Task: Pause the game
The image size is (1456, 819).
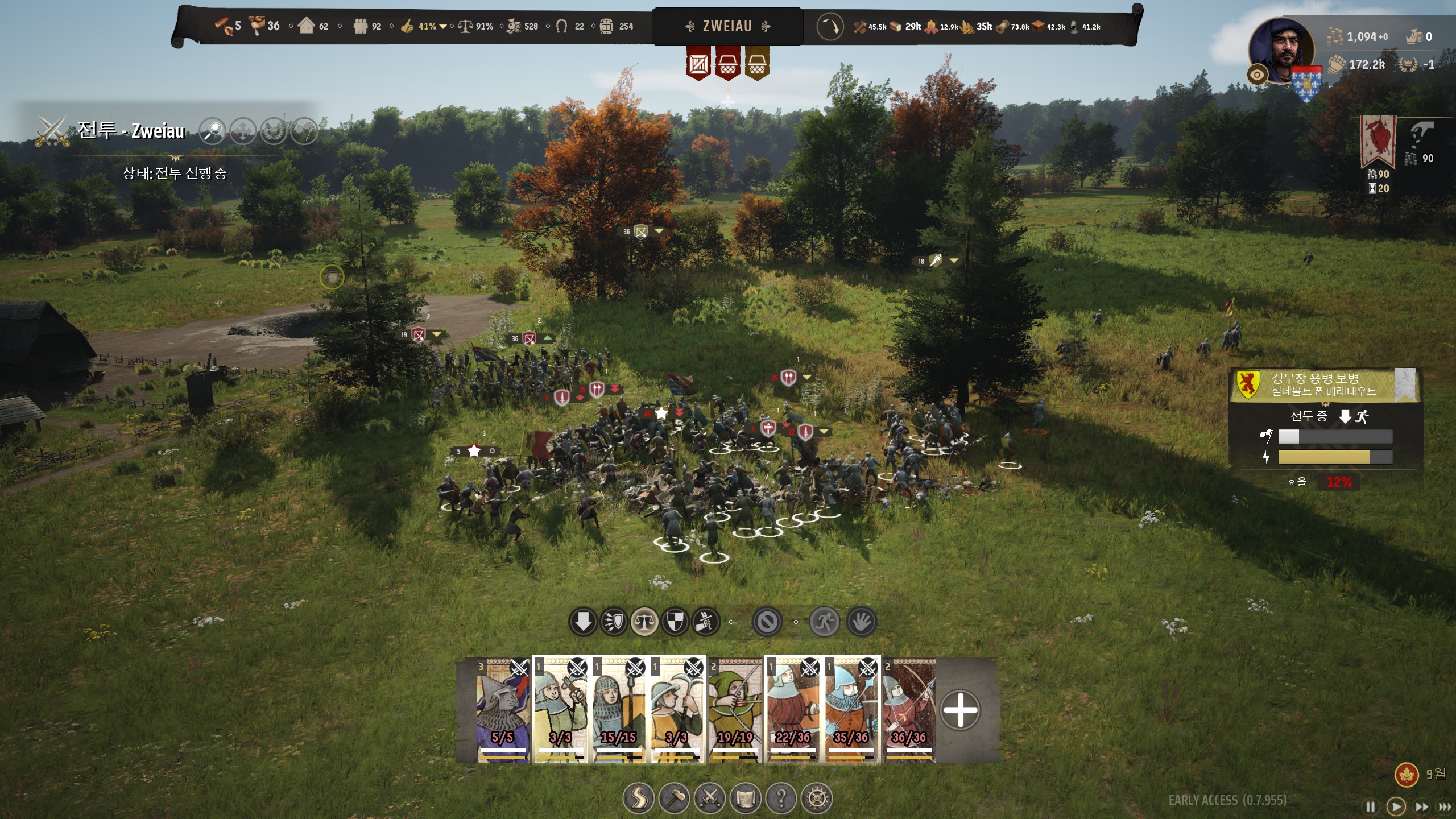Action: (1371, 806)
